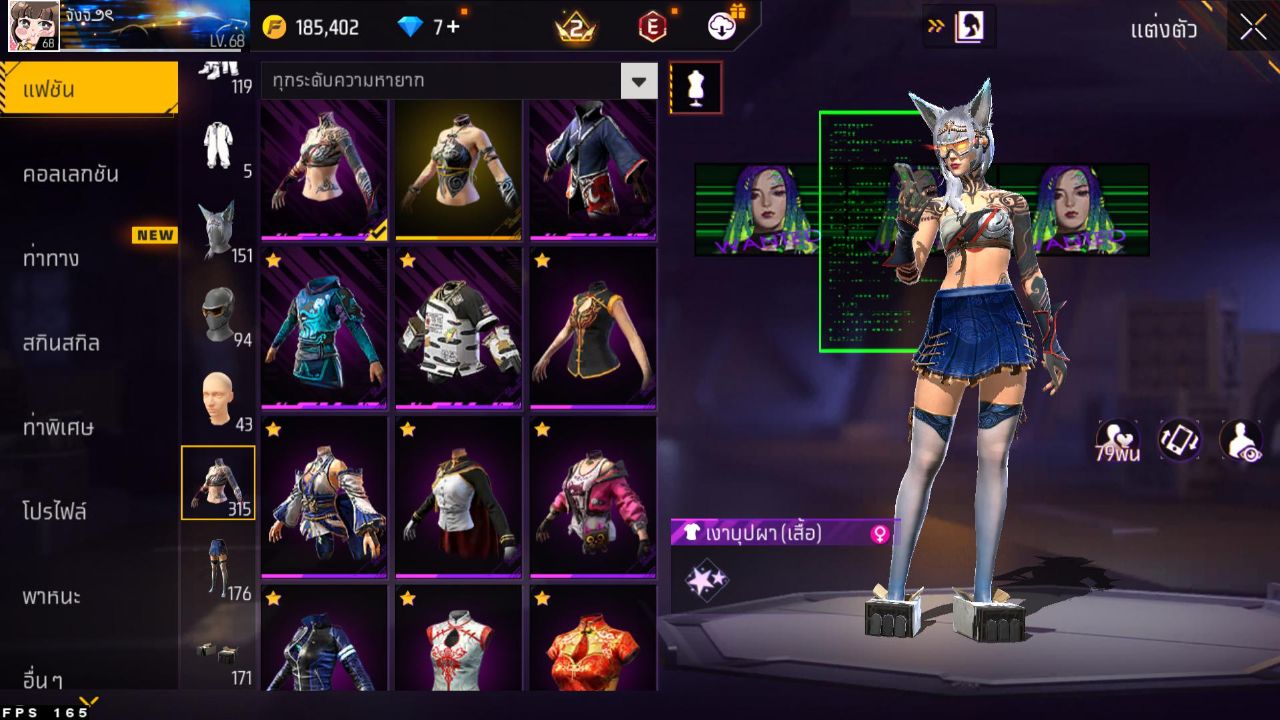Equip the teal hoodie top
This screenshot has width=1280, height=720.
click(324, 328)
